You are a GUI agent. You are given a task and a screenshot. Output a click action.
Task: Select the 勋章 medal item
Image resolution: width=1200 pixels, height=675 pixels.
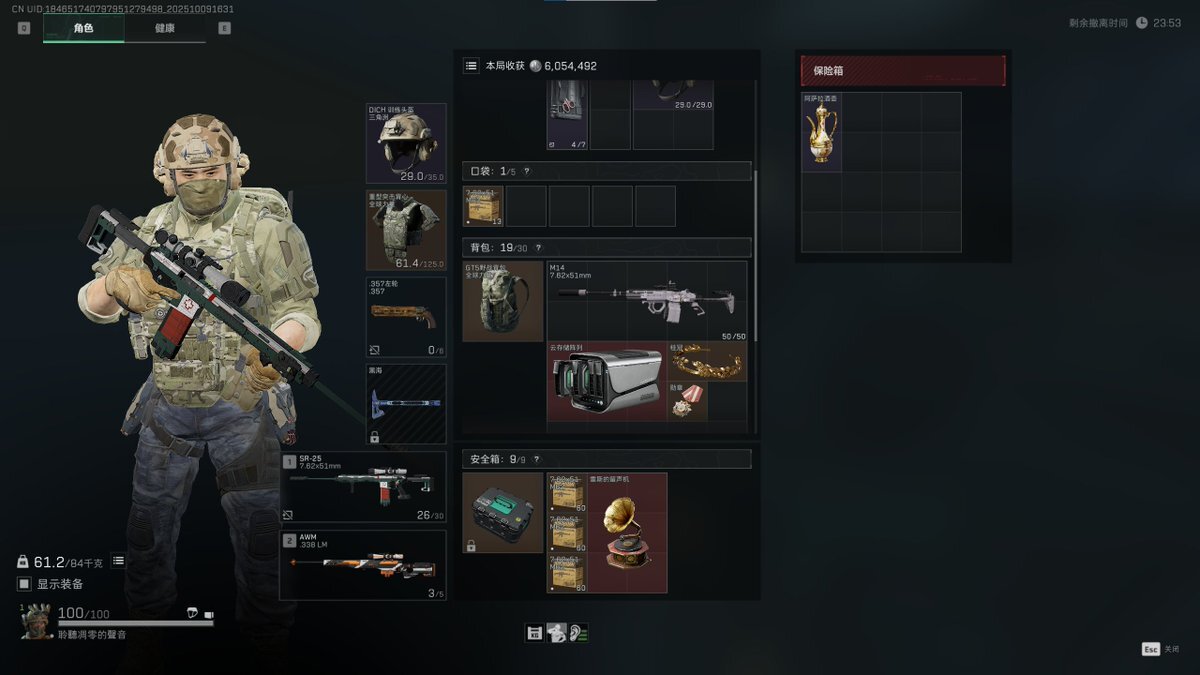(x=685, y=401)
